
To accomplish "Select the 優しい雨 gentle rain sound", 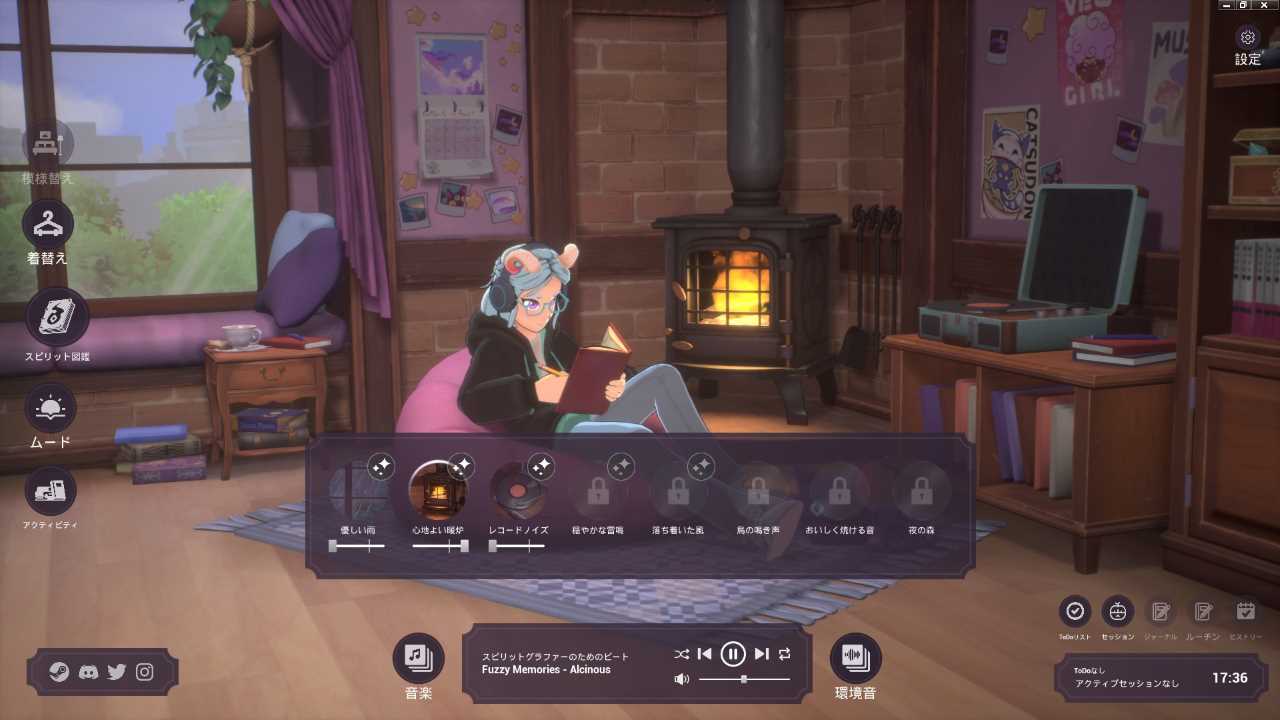I will click(359, 491).
